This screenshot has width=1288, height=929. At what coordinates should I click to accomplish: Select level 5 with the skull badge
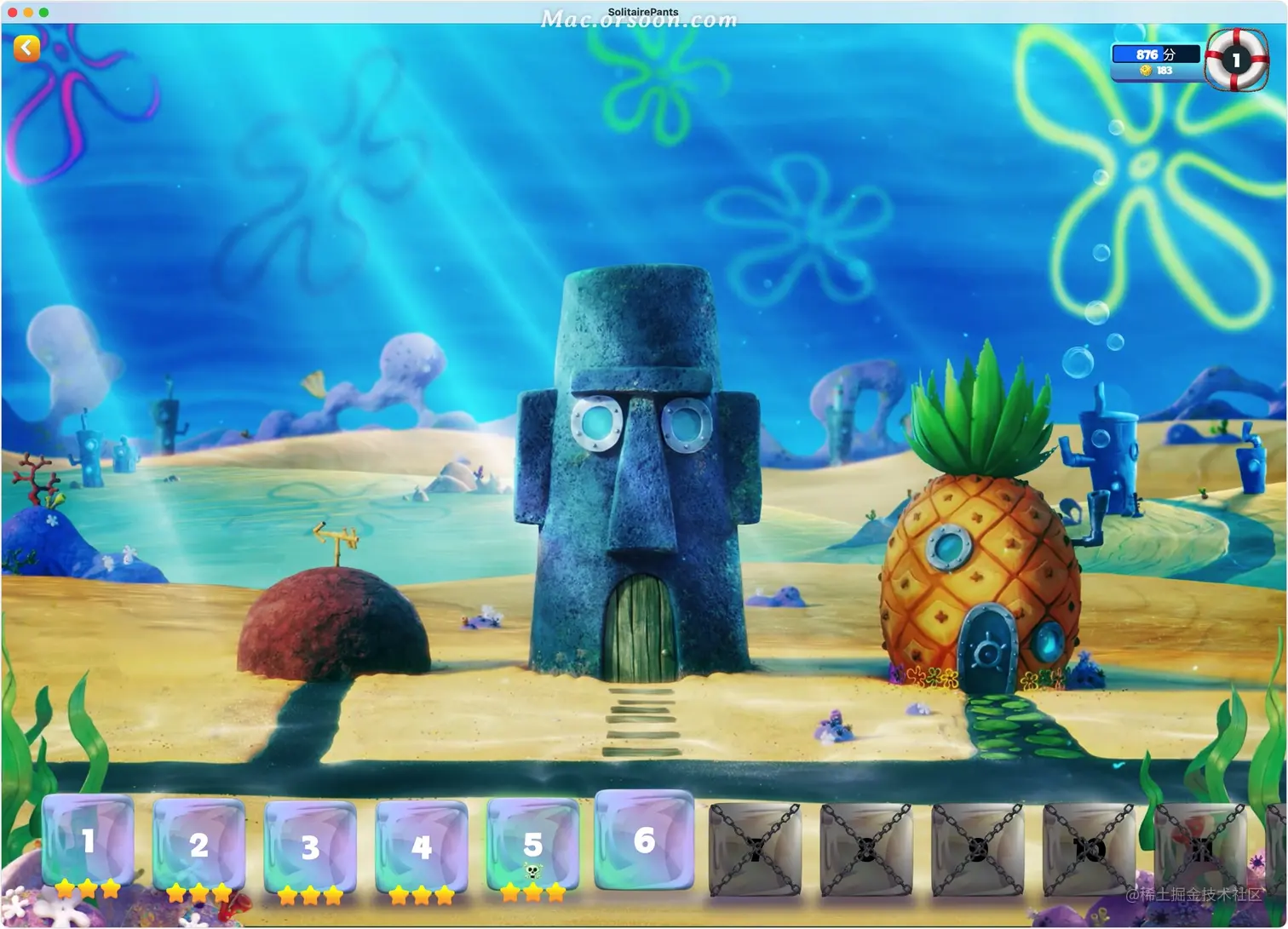pos(532,845)
